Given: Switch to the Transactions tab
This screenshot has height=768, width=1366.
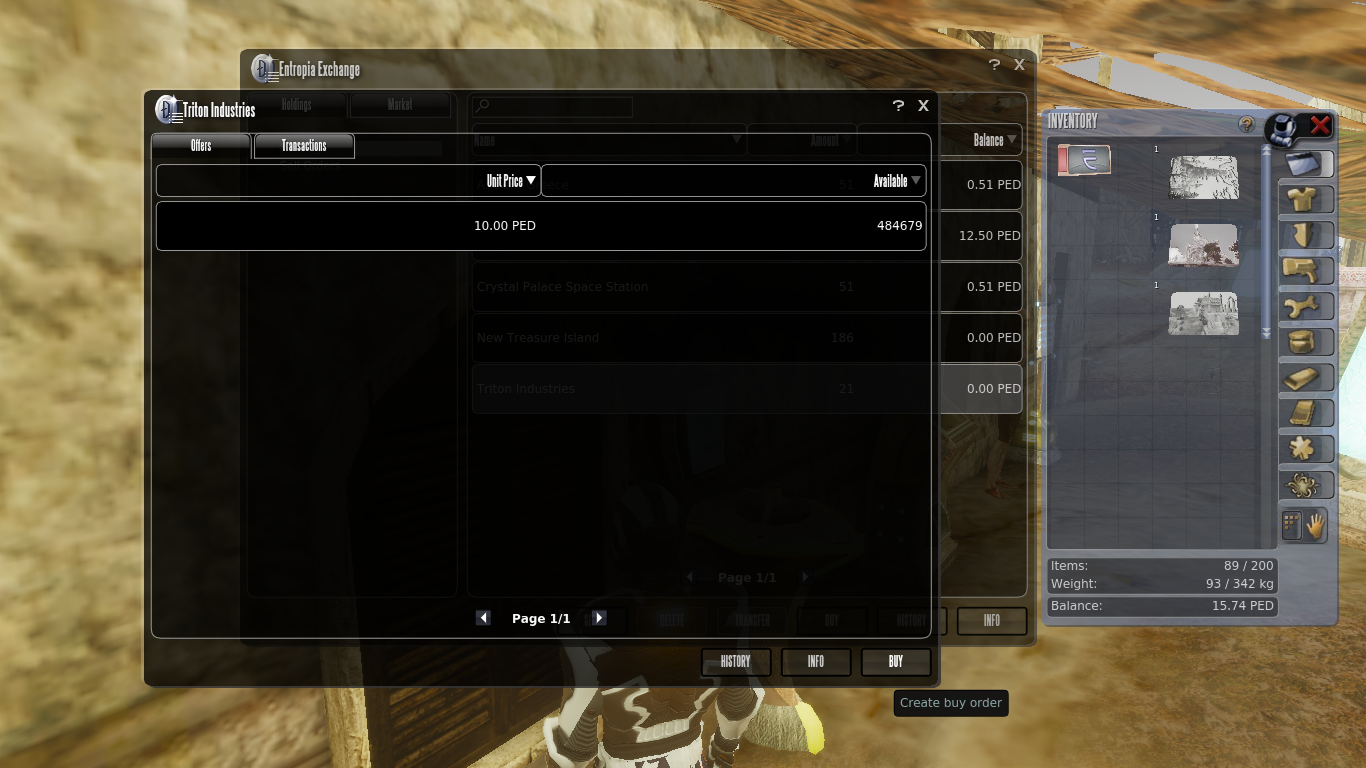Looking at the screenshot, I should [x=303, y=146].
